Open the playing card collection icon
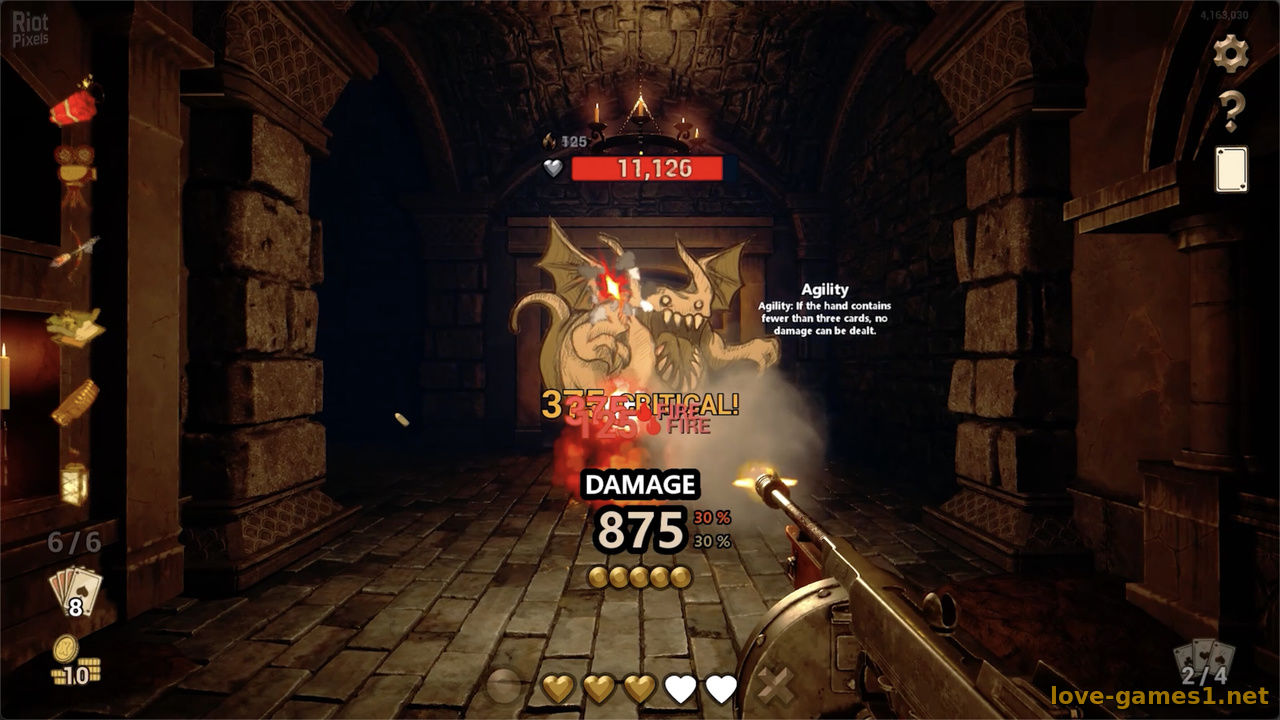Image resolution: width=1280 pixels, height=720 pixels. click(x=1231, y=169)
